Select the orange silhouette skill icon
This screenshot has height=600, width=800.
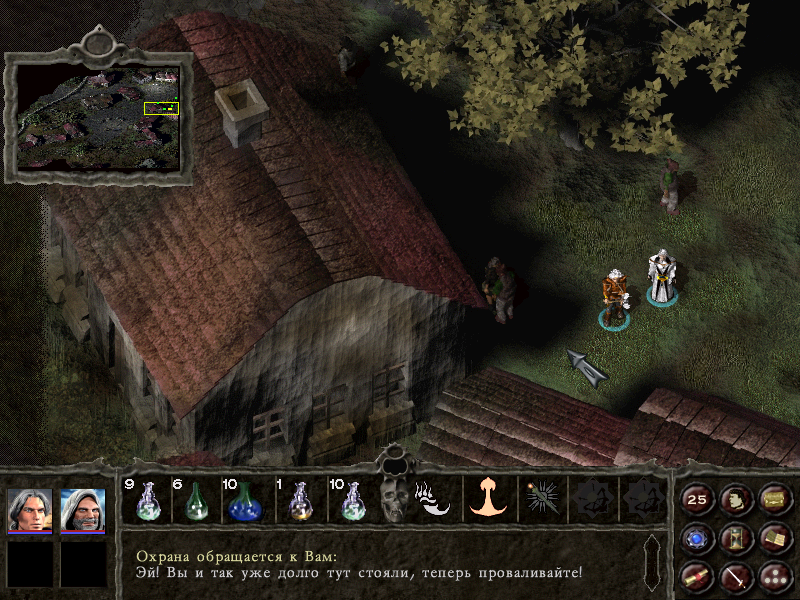pos(489,498)
